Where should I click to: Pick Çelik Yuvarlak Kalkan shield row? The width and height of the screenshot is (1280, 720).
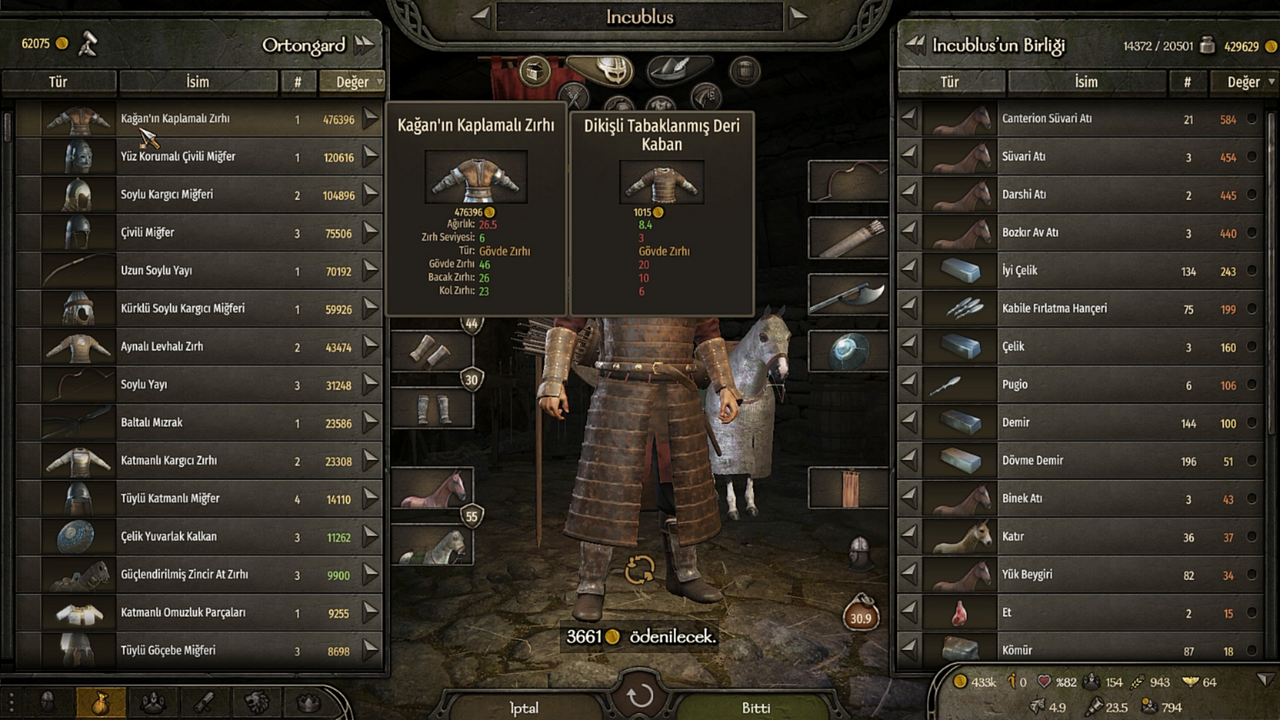(200, 537)
